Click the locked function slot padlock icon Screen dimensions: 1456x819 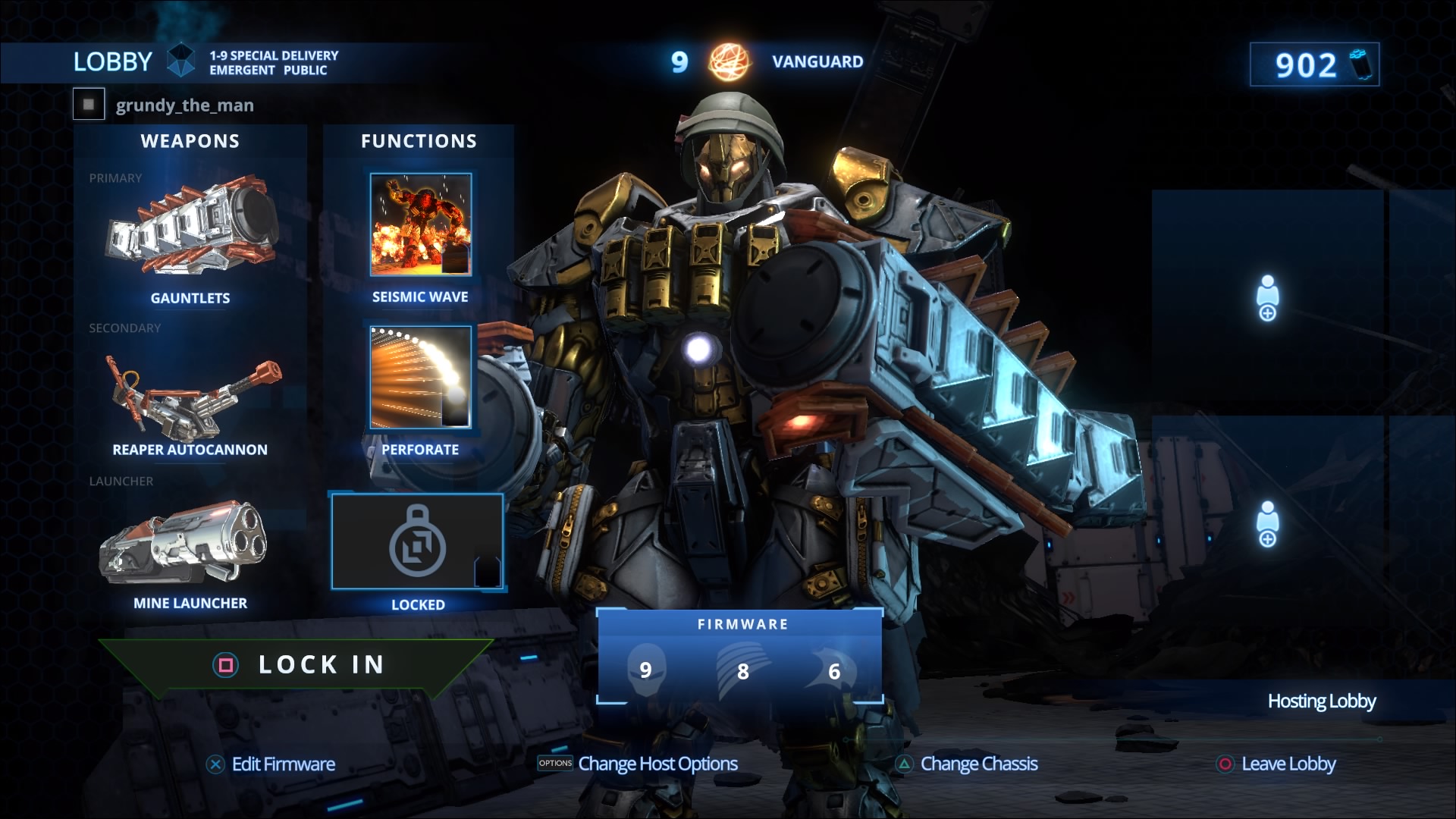pos(416,540)
